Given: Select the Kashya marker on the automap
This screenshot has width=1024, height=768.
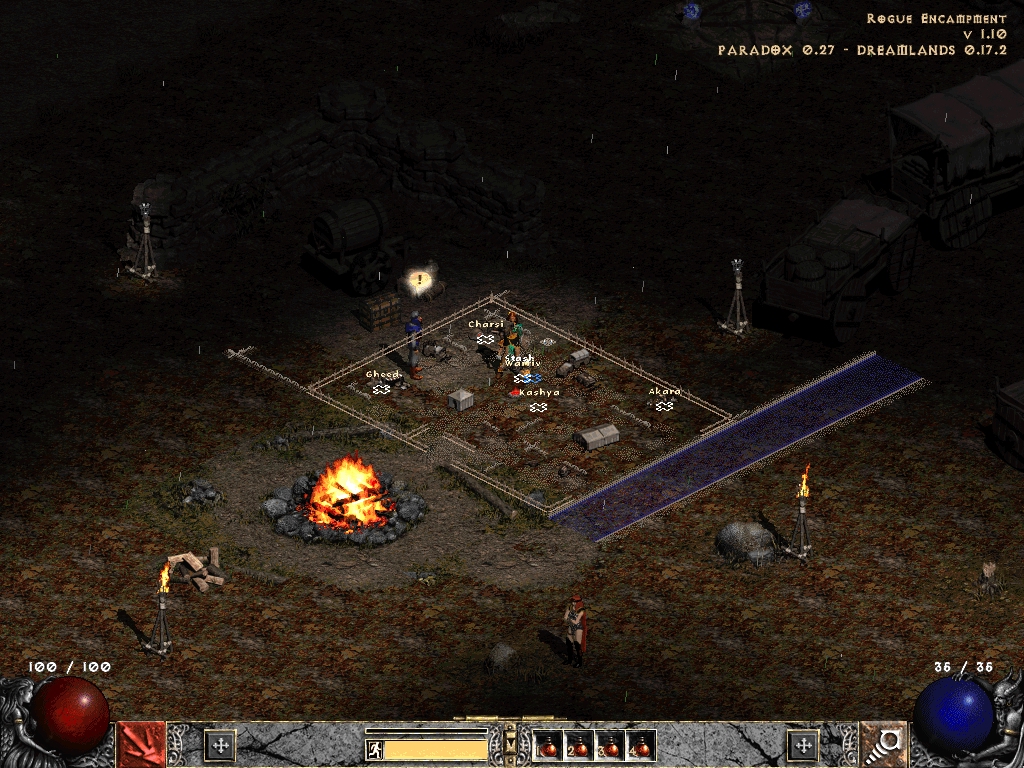Looking at the screenshot, I should tap(538, 406).
